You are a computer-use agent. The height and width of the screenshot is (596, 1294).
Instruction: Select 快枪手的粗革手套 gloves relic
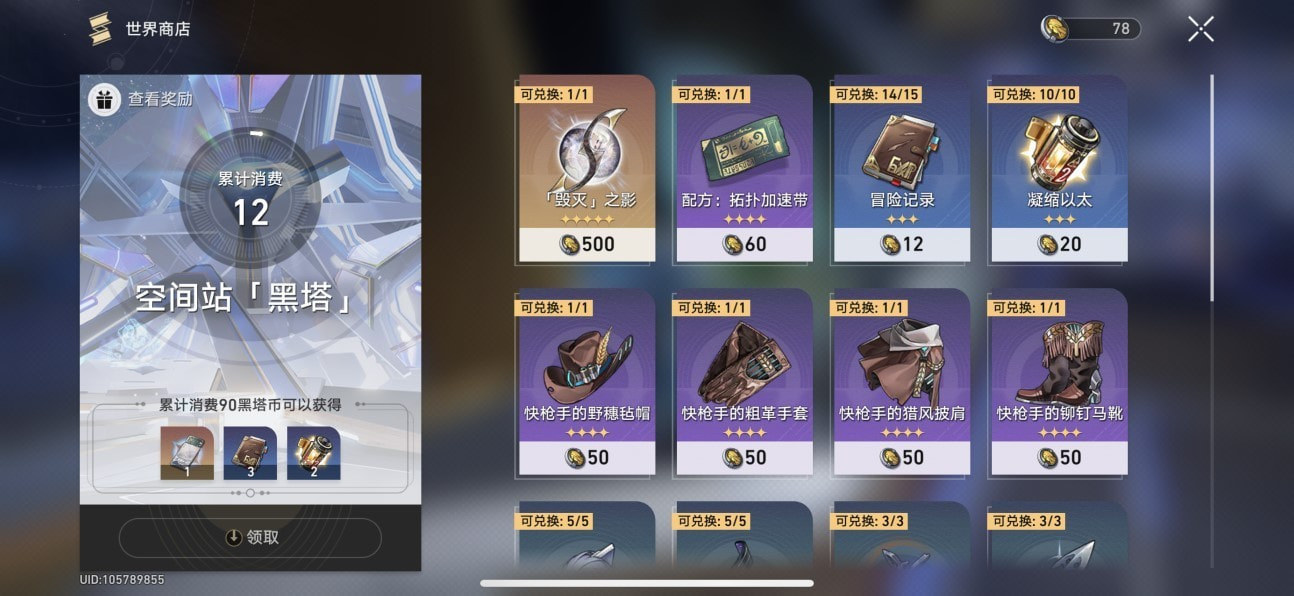pos(744,381)
